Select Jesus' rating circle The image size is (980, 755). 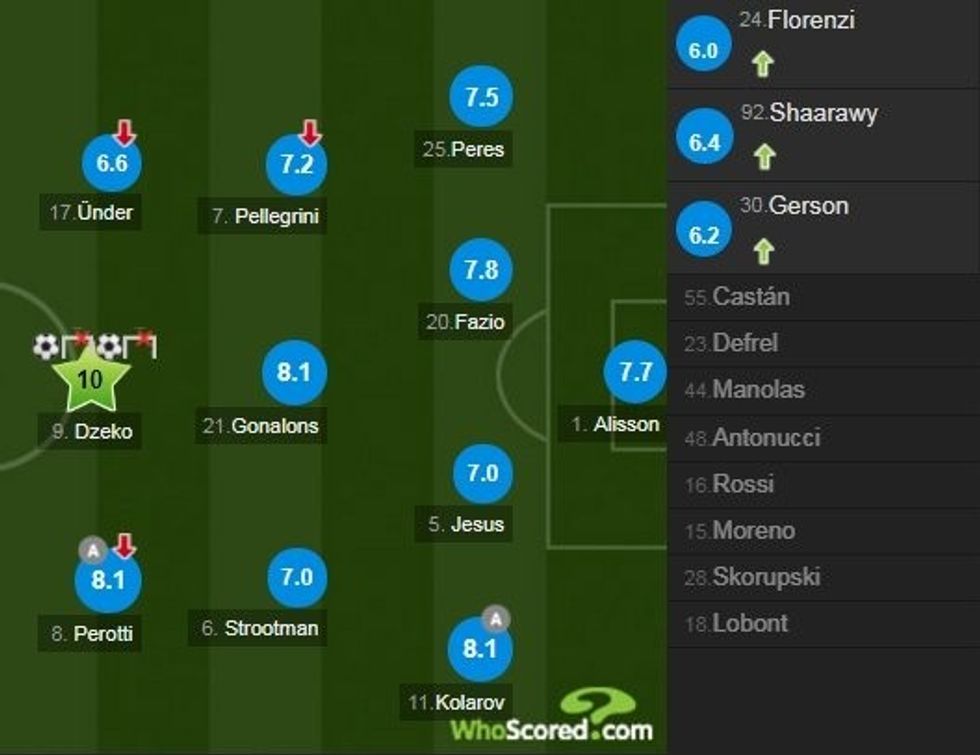pos(482,472)
